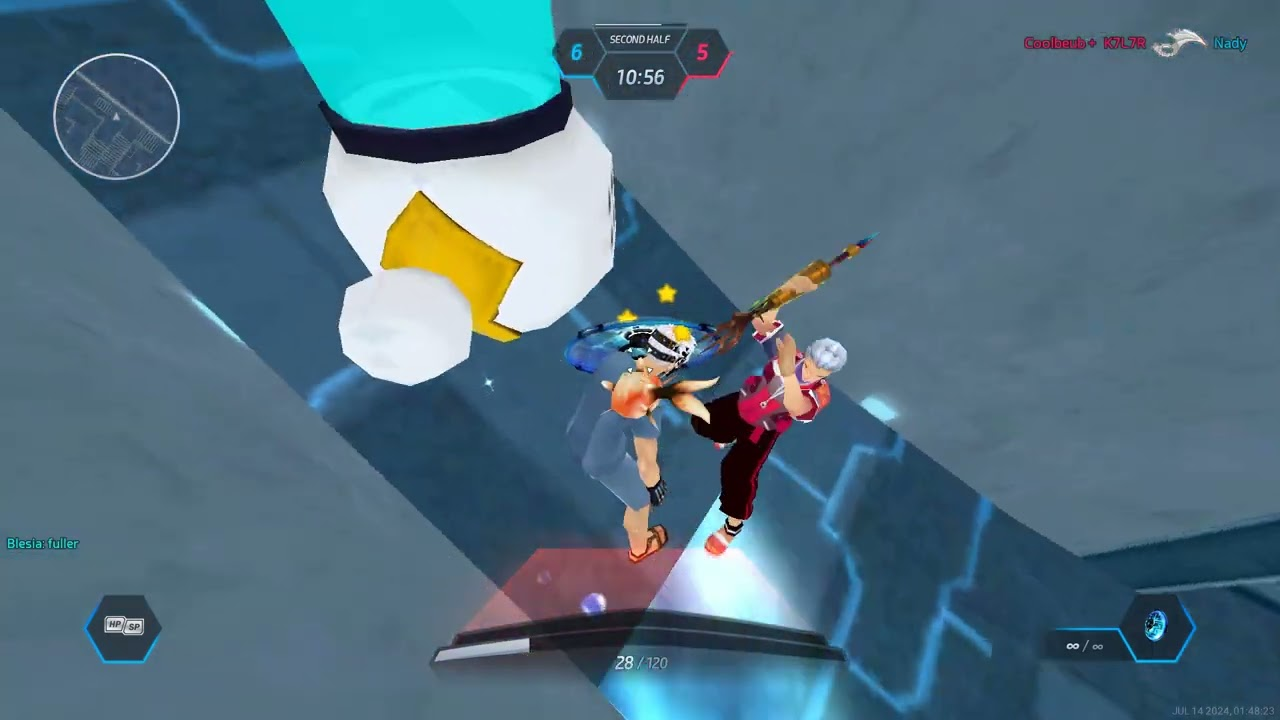Click the circular minimap
Viewport: 1280px width, 720px height.
click(116, 116)
